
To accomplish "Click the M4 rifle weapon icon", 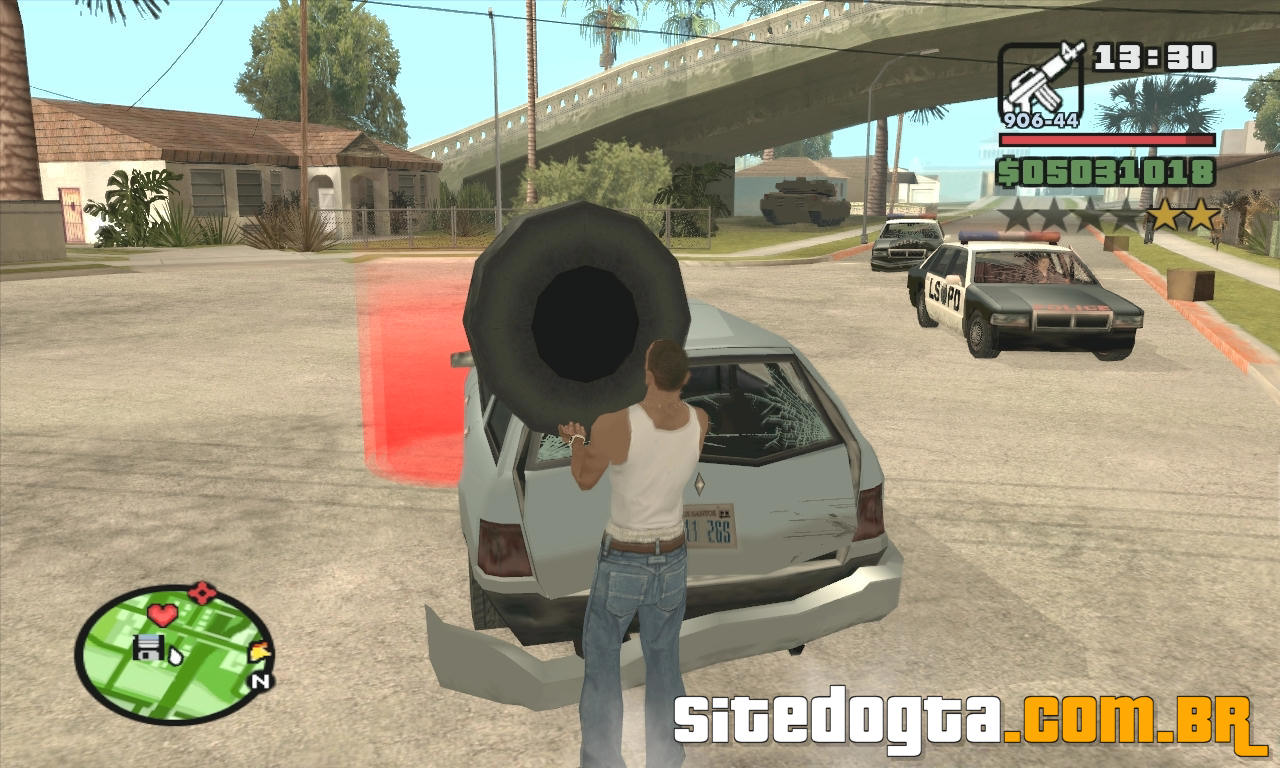I will [x=1041, y=79].
